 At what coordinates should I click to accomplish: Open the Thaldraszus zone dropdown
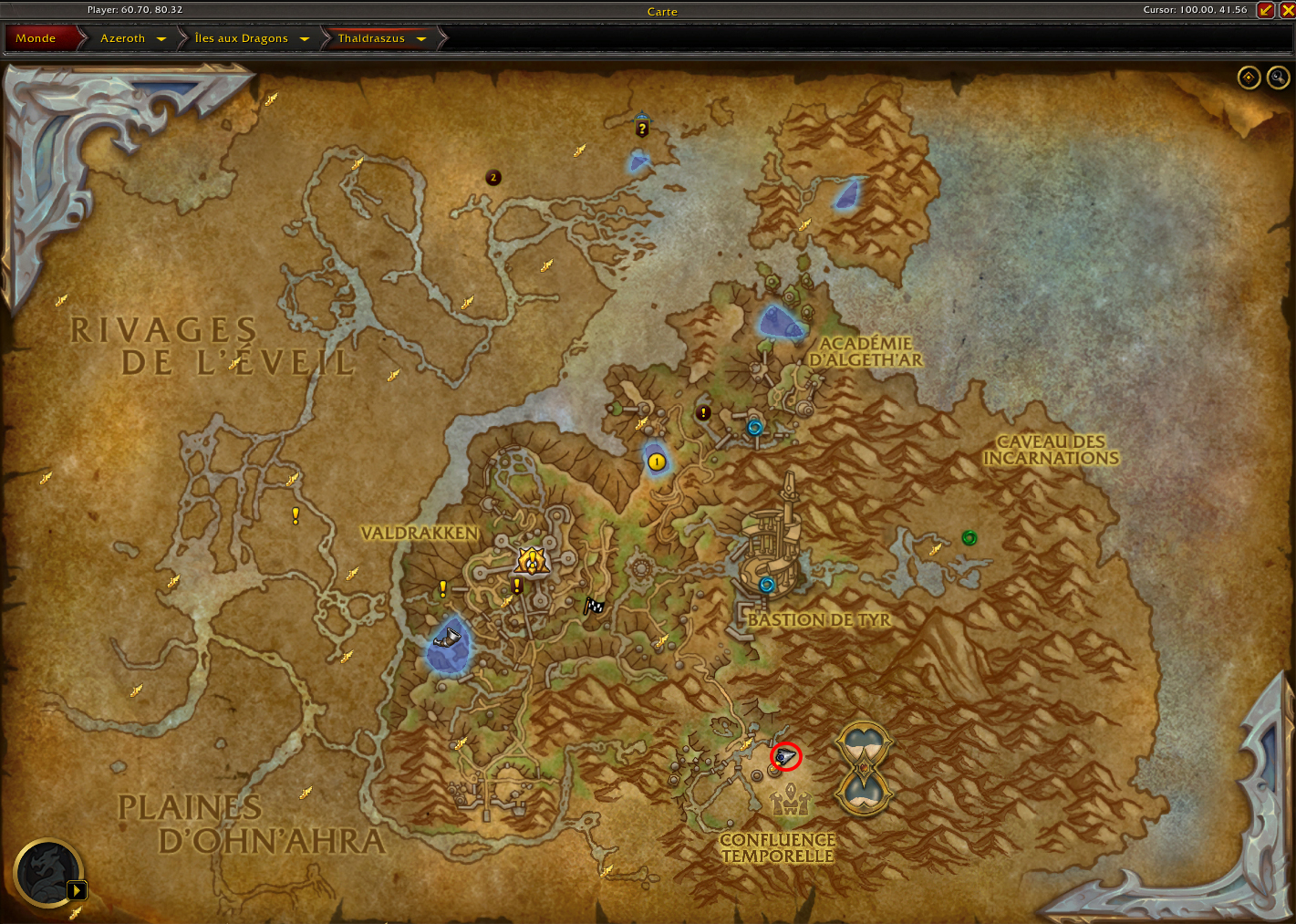(421, 39)
